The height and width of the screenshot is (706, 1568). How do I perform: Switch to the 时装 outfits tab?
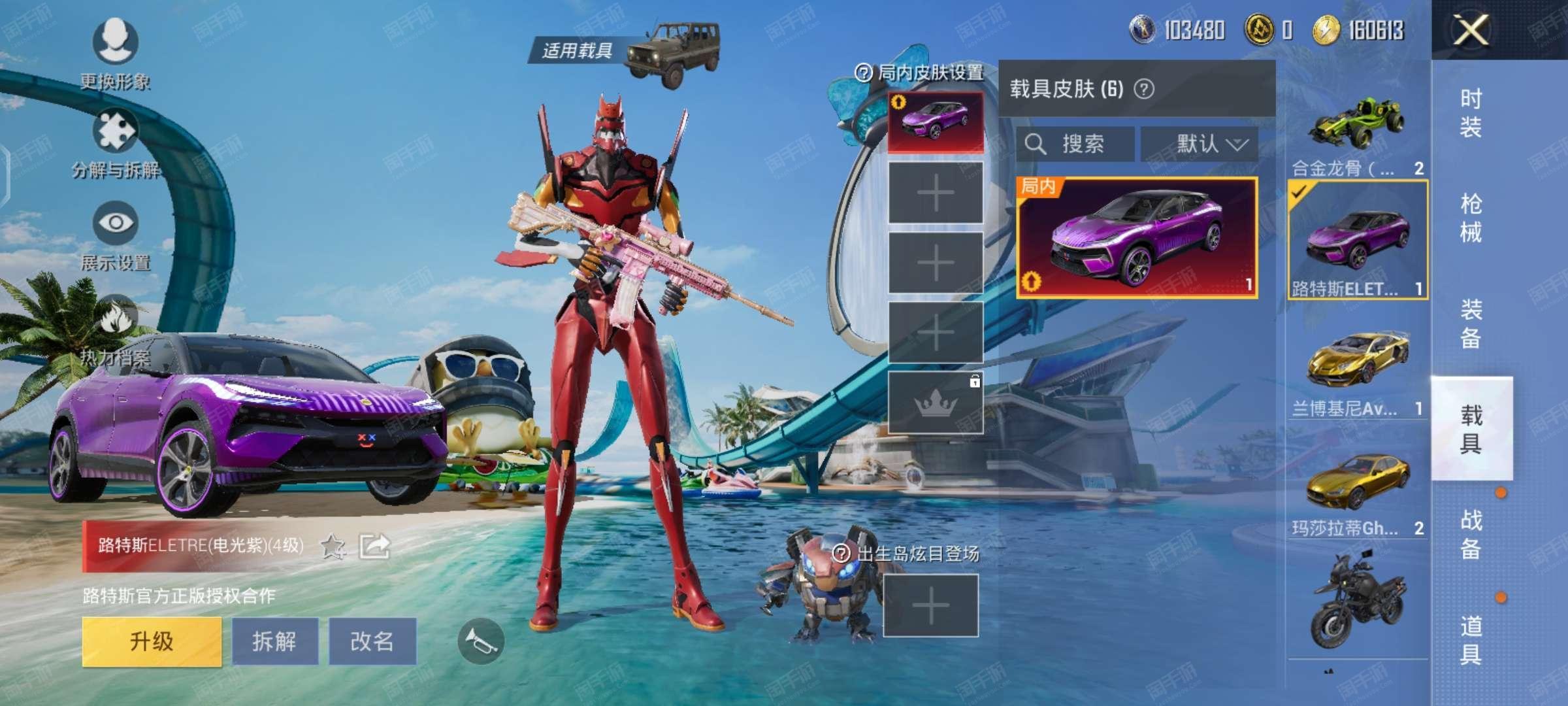(1471, 112)
